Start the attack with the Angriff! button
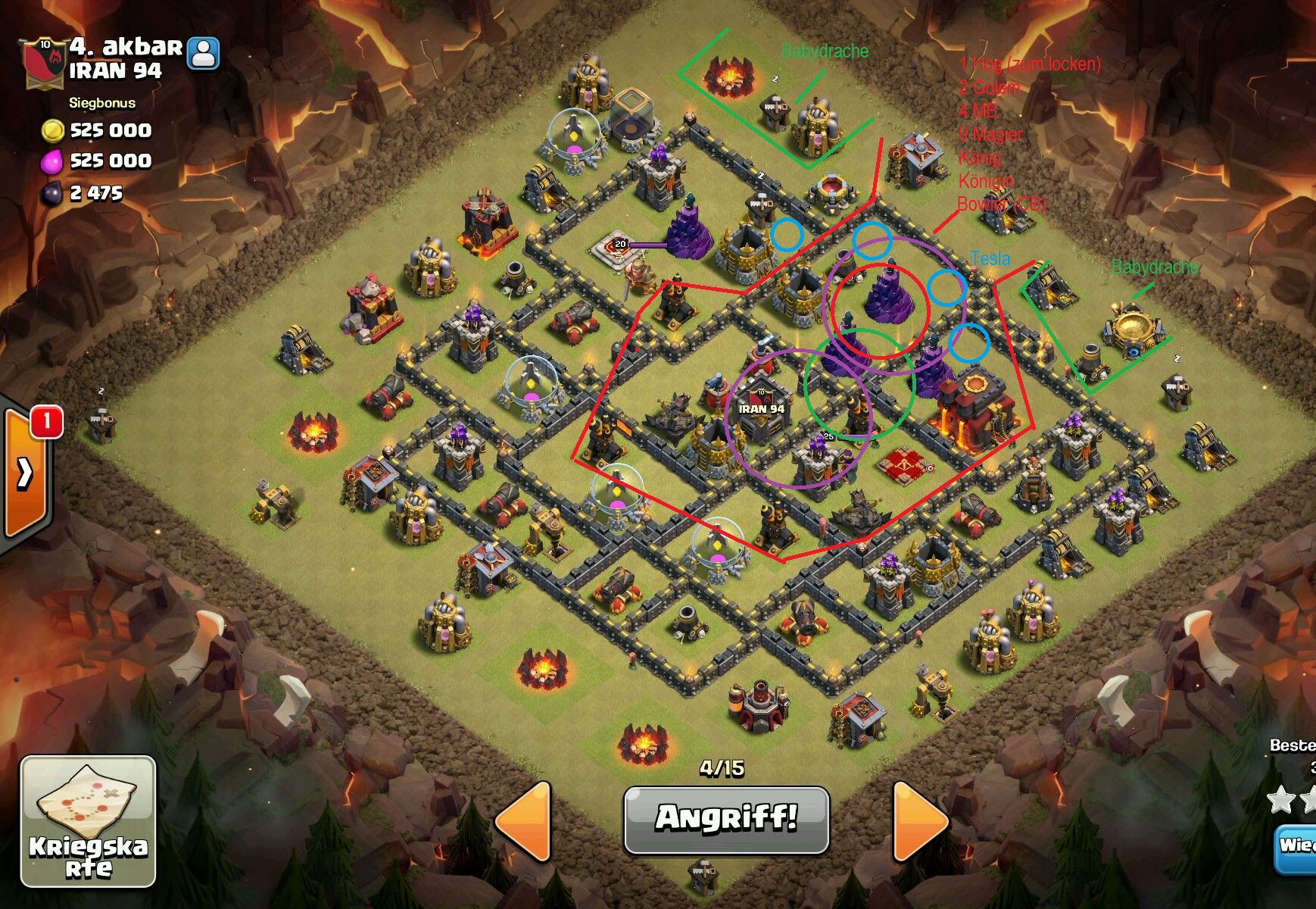 tap(726, 819)
